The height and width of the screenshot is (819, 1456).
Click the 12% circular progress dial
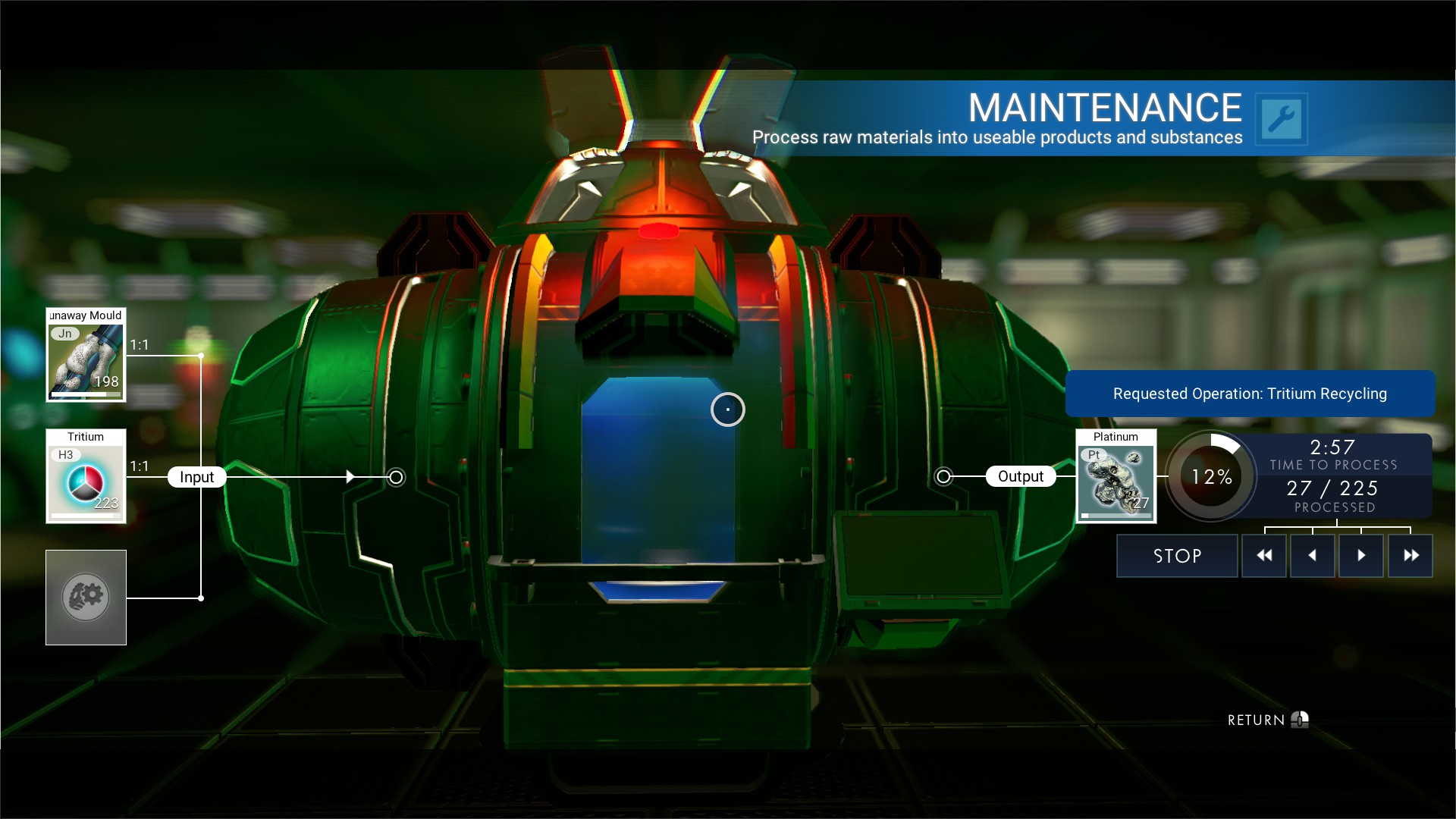tap(1211, 477)
